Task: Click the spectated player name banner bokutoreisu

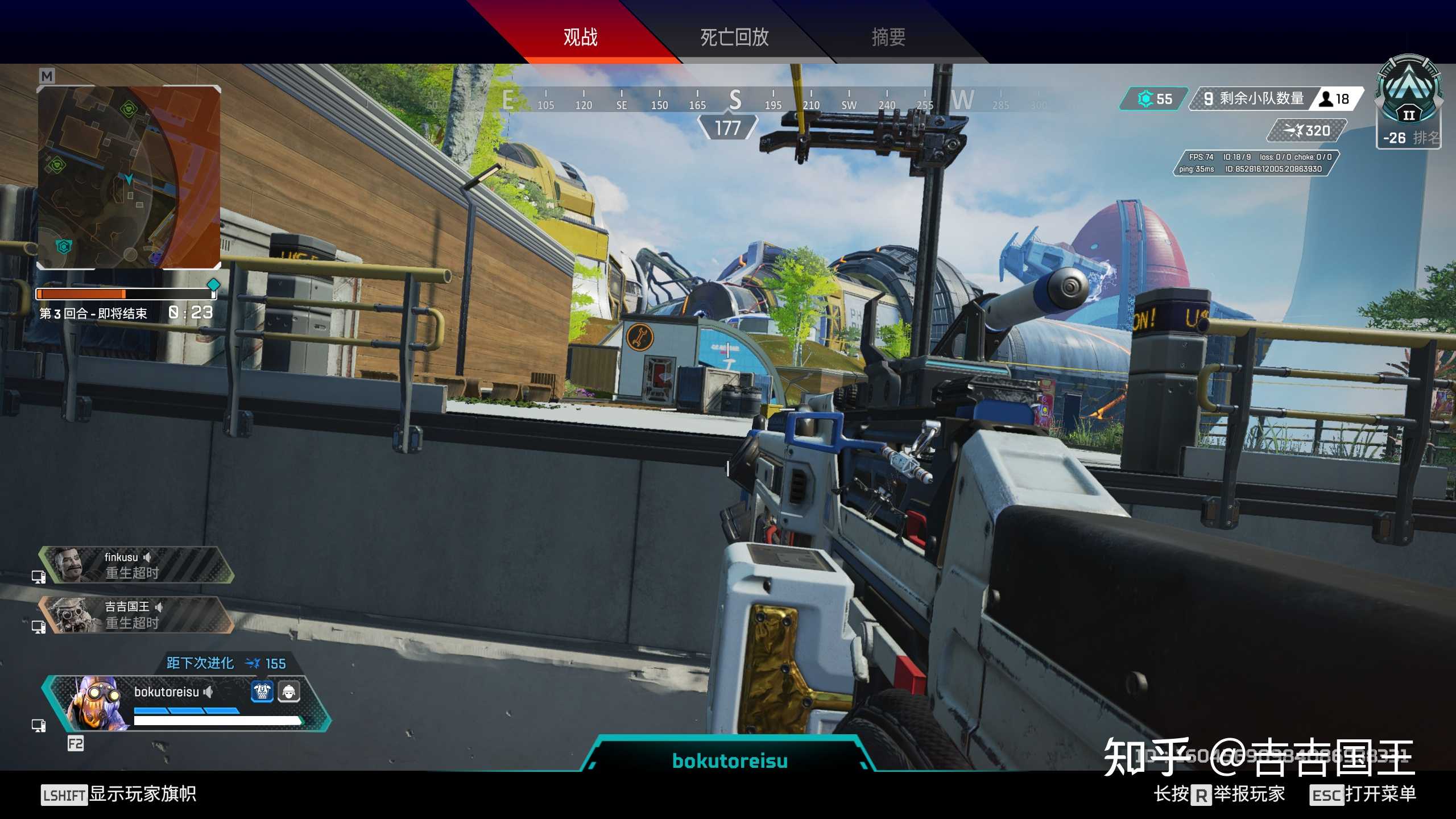Action: point(730,760)
